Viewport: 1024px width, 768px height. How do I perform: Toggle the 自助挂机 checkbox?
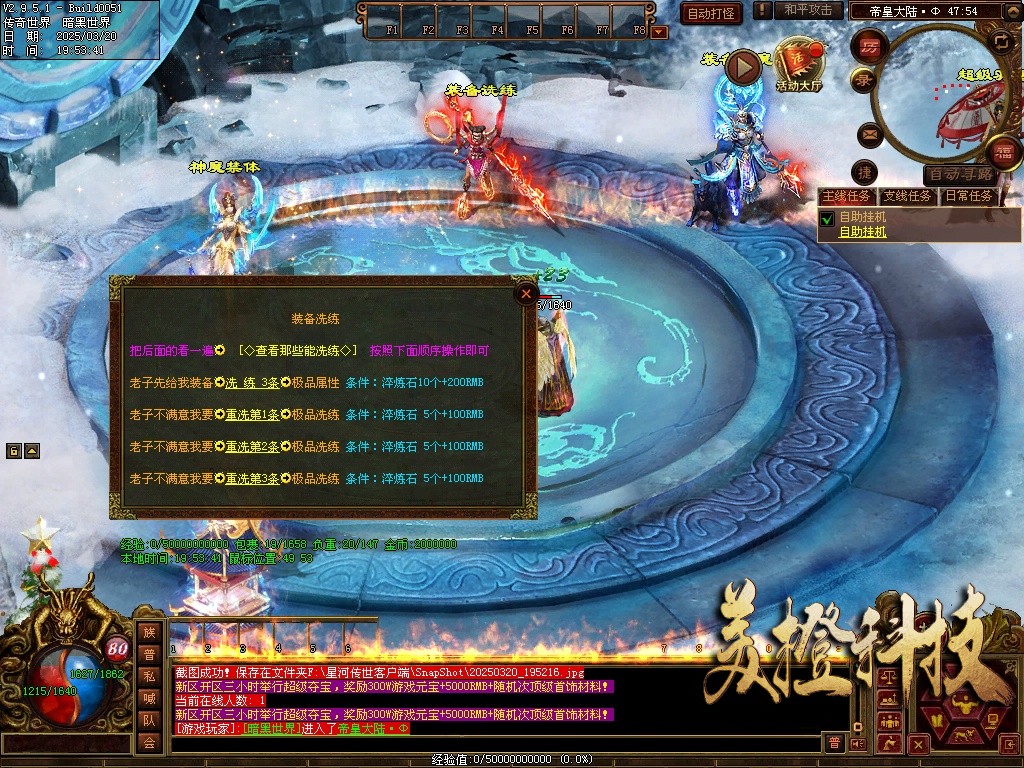[827, 218]
